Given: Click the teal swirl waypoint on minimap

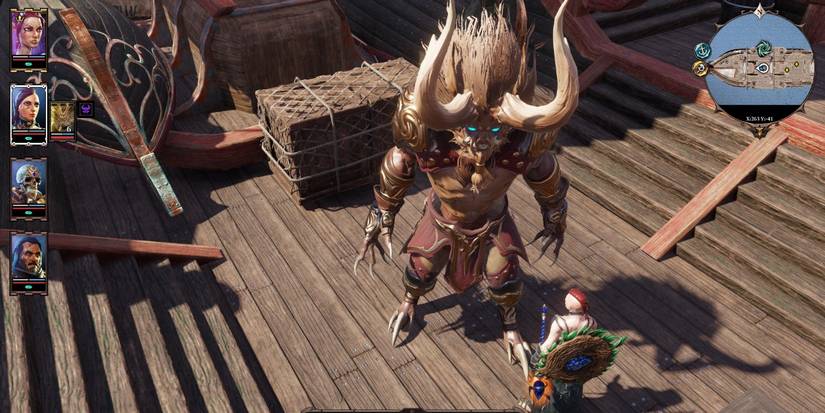Looking at the screenshot, I should pos(764,47).
